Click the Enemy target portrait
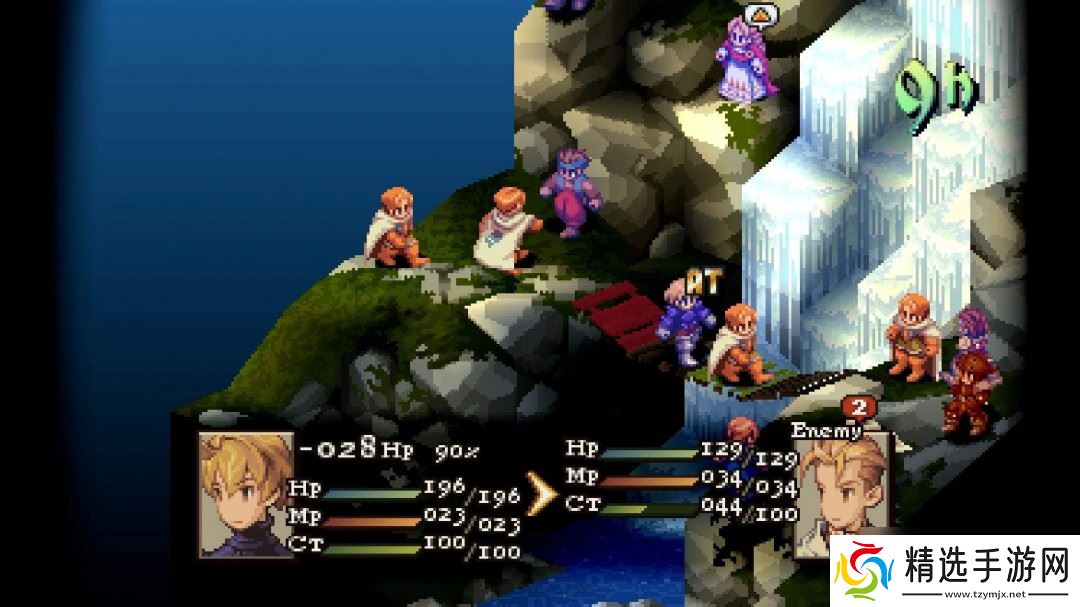This screenshot has width=1080, height=607. [843, 490]
